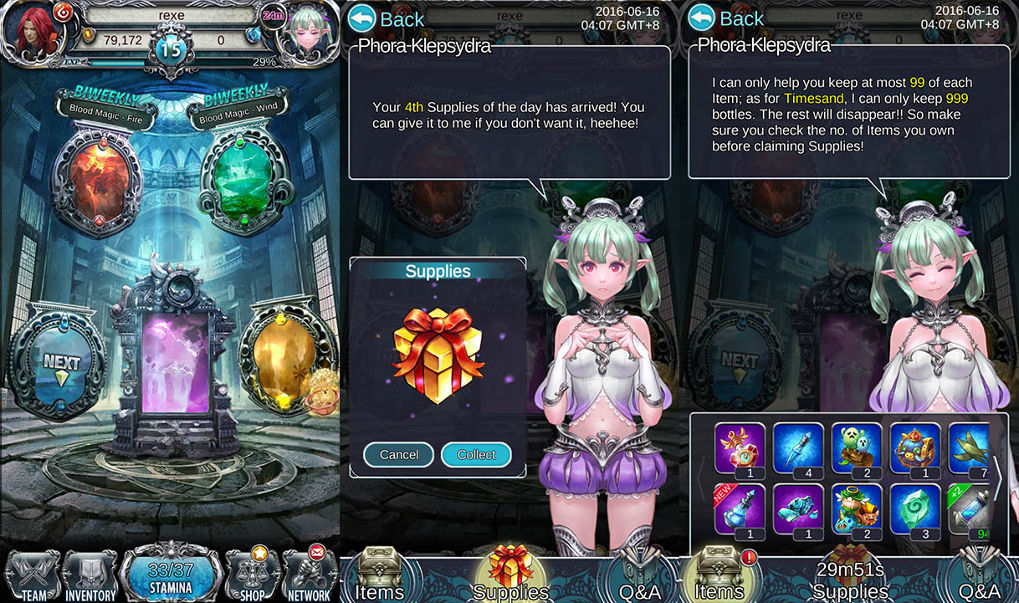Go to the NEXT stage portal
1019x603 pixels.
(60, 360)
